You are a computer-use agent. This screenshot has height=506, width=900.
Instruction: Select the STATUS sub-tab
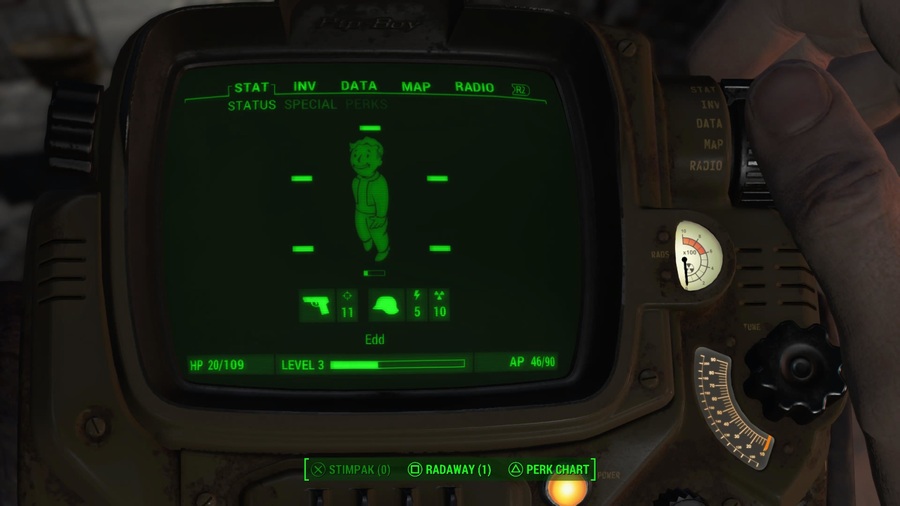[252, 105]
